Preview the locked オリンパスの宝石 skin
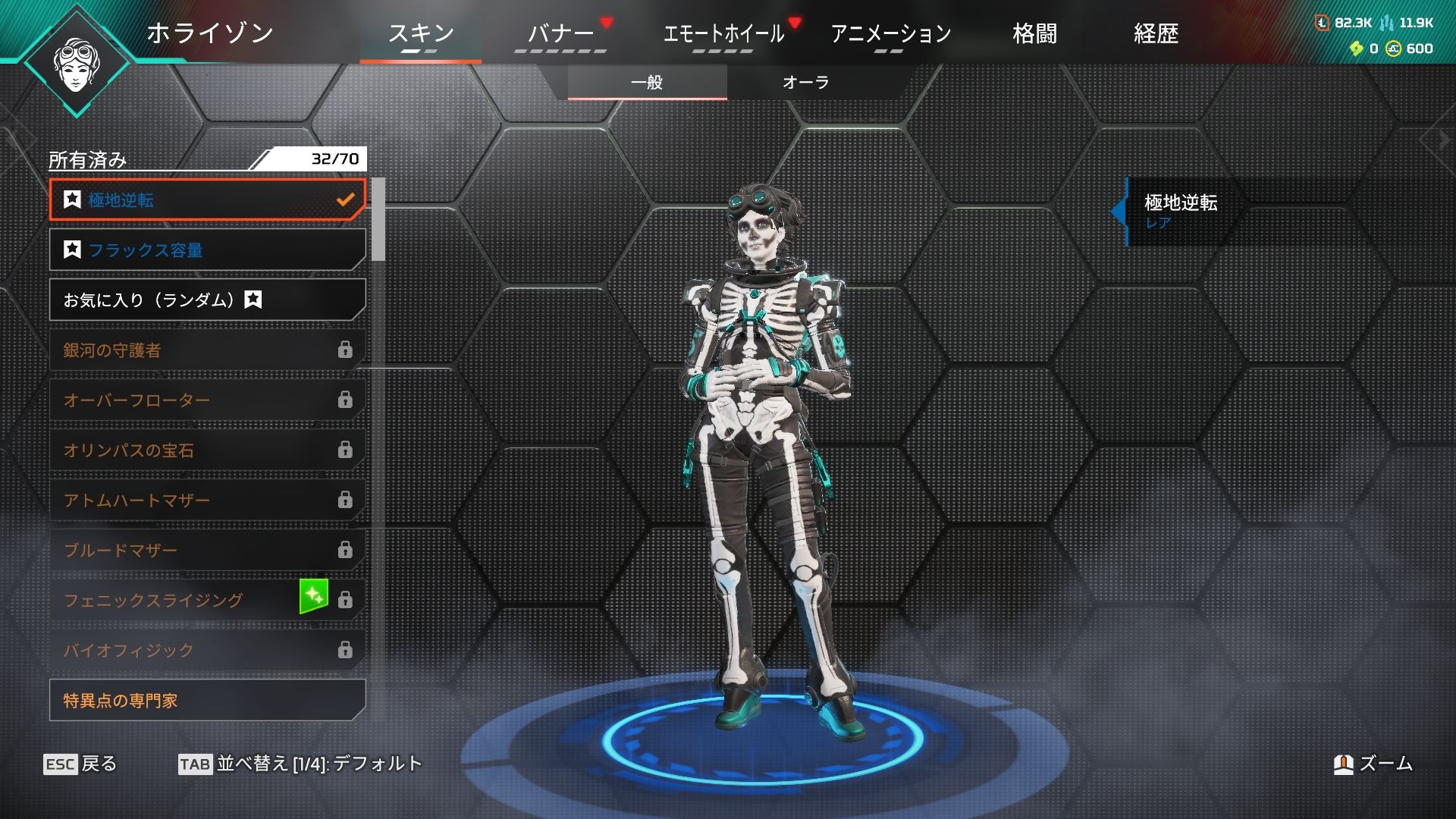This screenshot has height=819, width=1456. (207, 450)
